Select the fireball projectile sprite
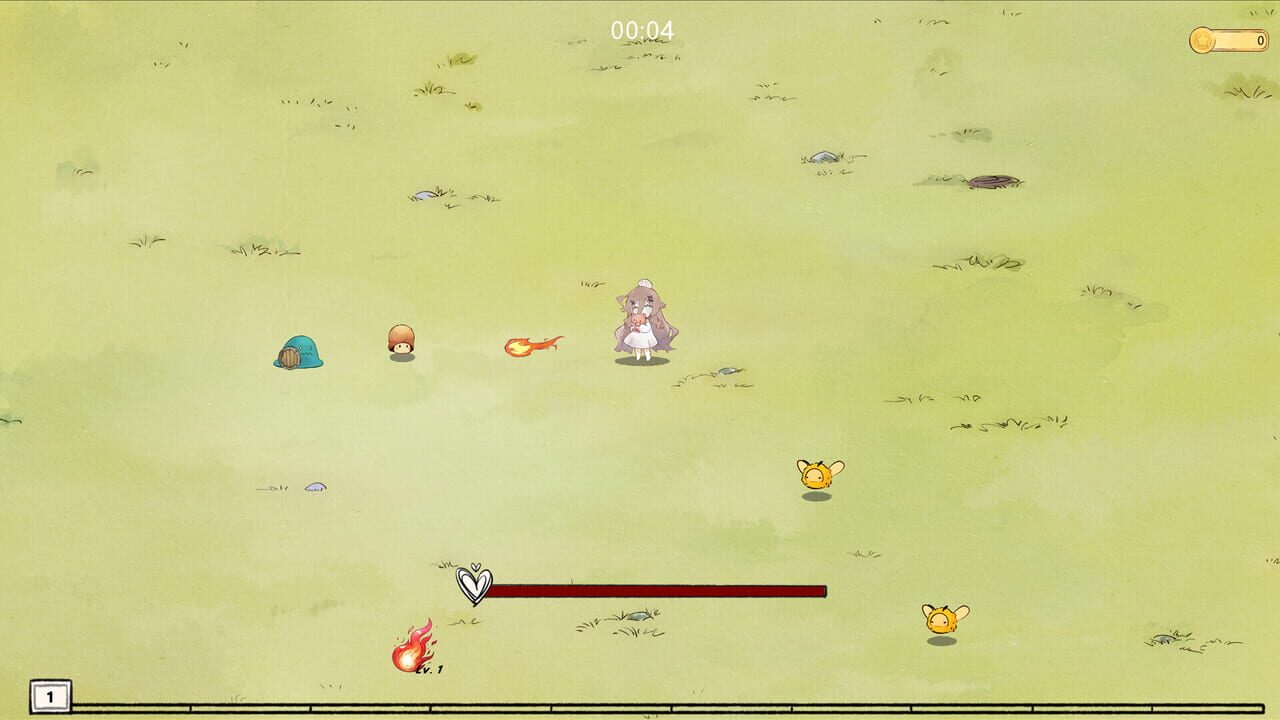1280x720 pixels. (x=530, y=343)
